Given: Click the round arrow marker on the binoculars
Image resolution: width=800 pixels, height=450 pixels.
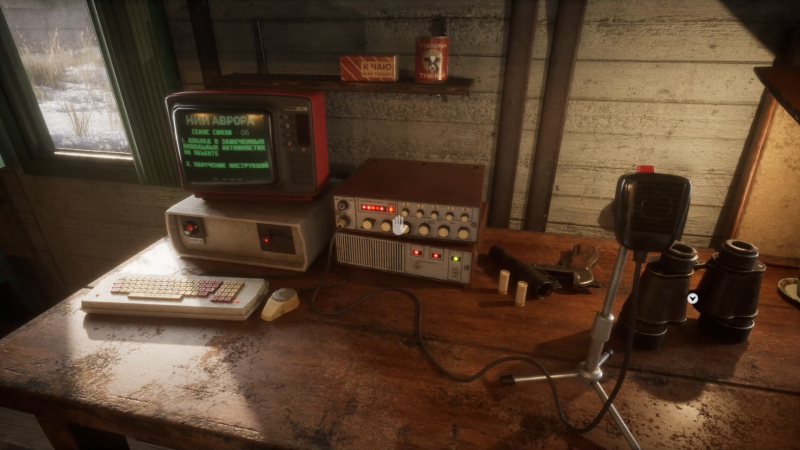Looking at the screenshot, I should click(693, 298).
